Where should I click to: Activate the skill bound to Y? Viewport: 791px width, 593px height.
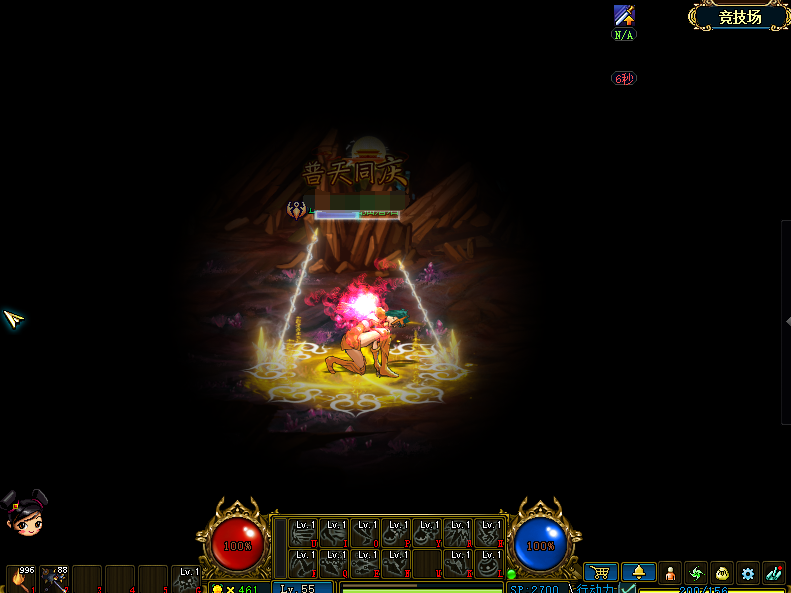(x=428, y=533)
